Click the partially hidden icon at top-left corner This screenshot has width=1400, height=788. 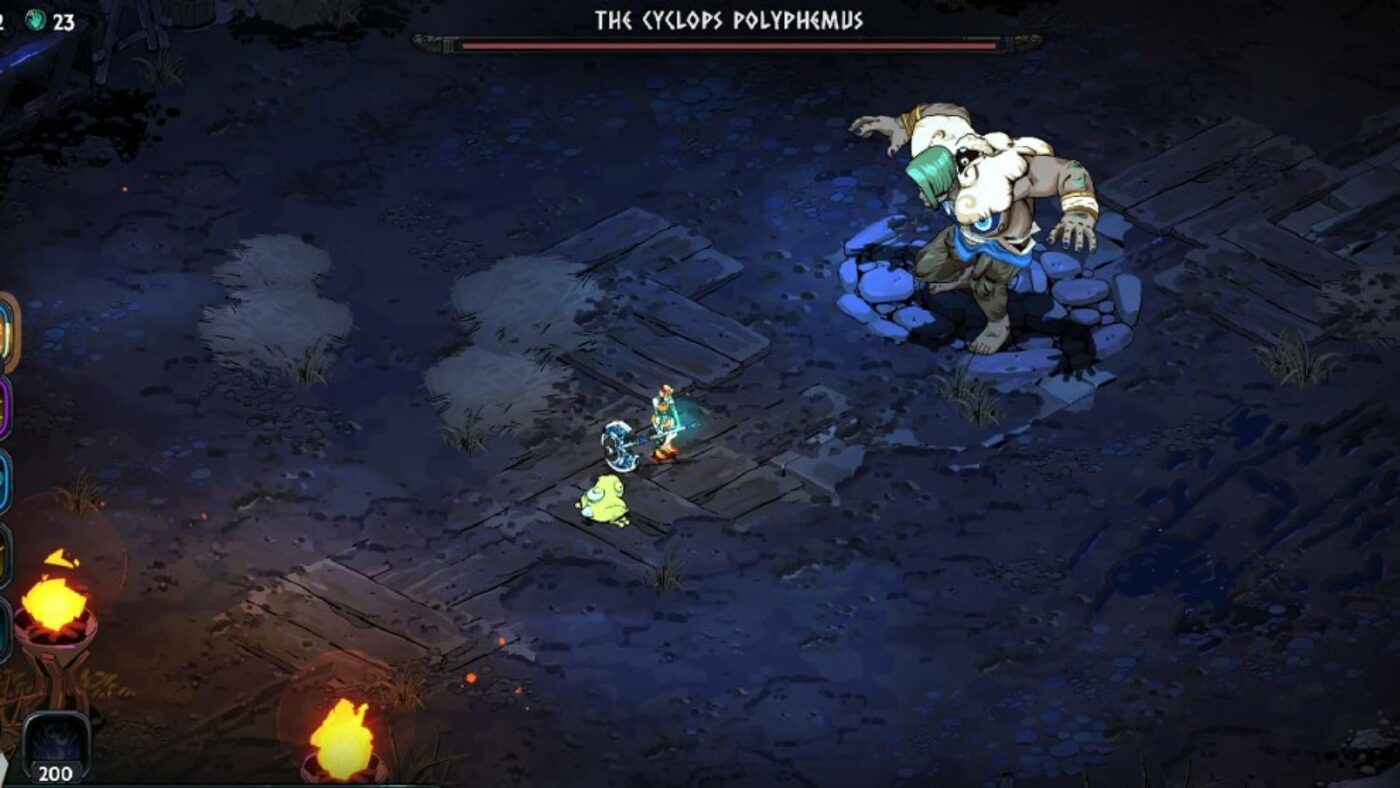[4, 18]
